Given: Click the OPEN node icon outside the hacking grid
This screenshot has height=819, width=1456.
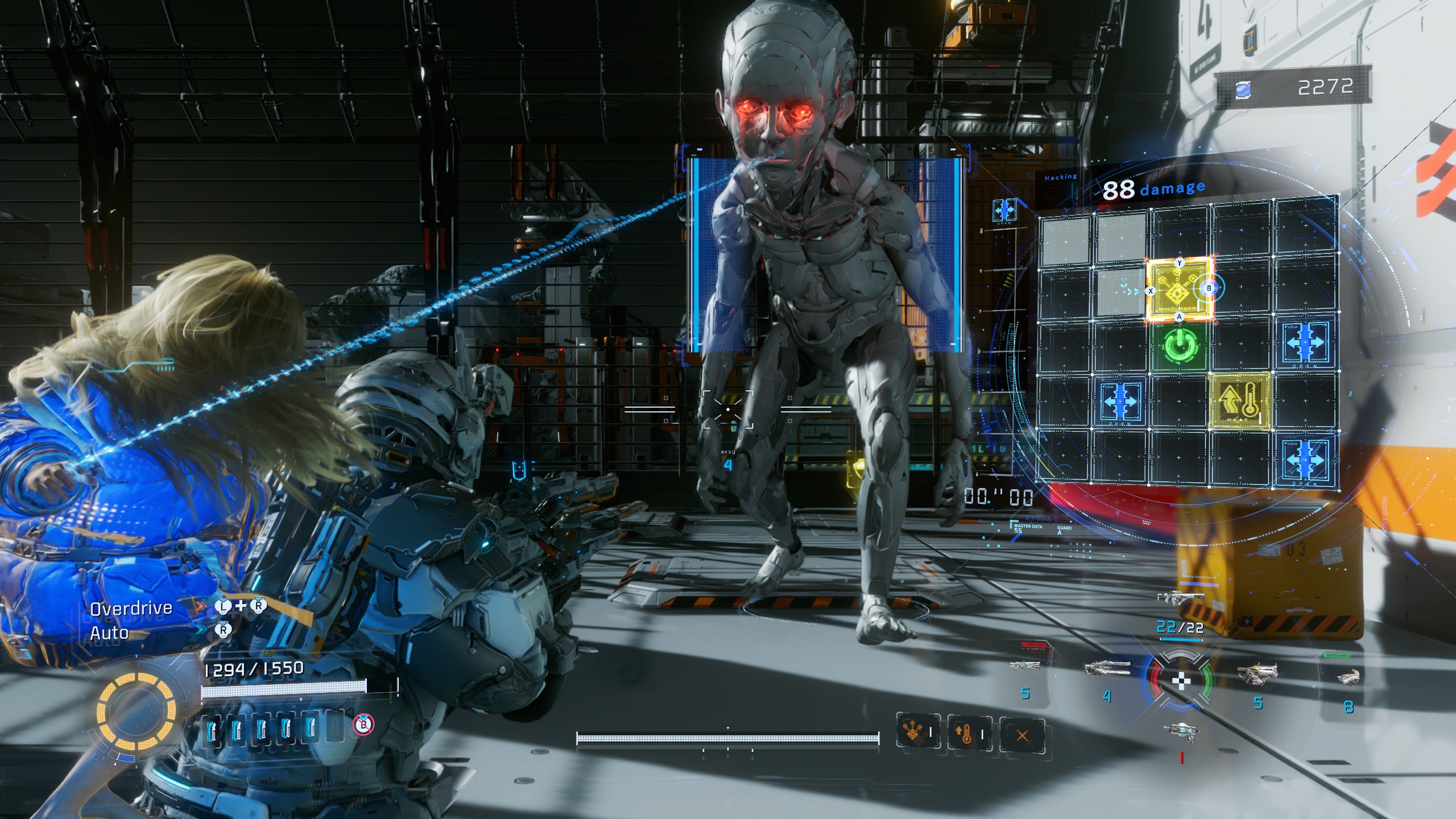Looking at the screenshot, I should (1004, 210).
